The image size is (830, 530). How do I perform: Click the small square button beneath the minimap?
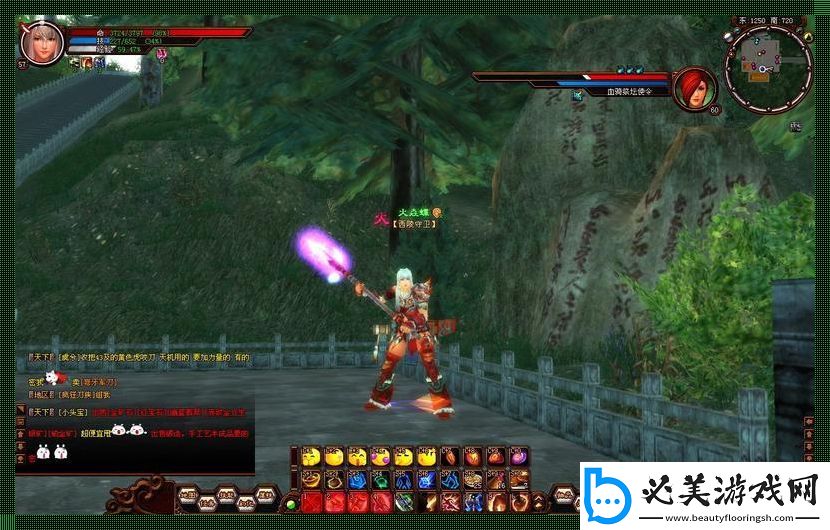(796, 126)
